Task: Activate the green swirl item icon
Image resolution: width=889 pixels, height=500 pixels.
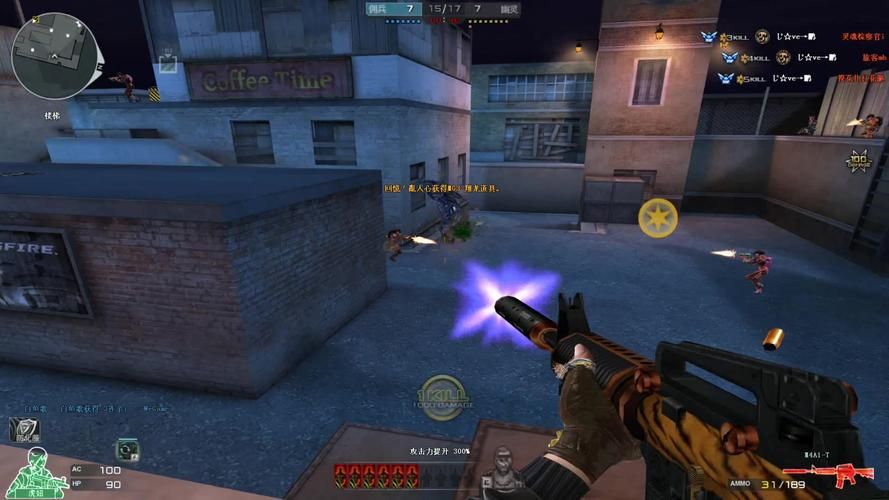Action: click(127, 449)
